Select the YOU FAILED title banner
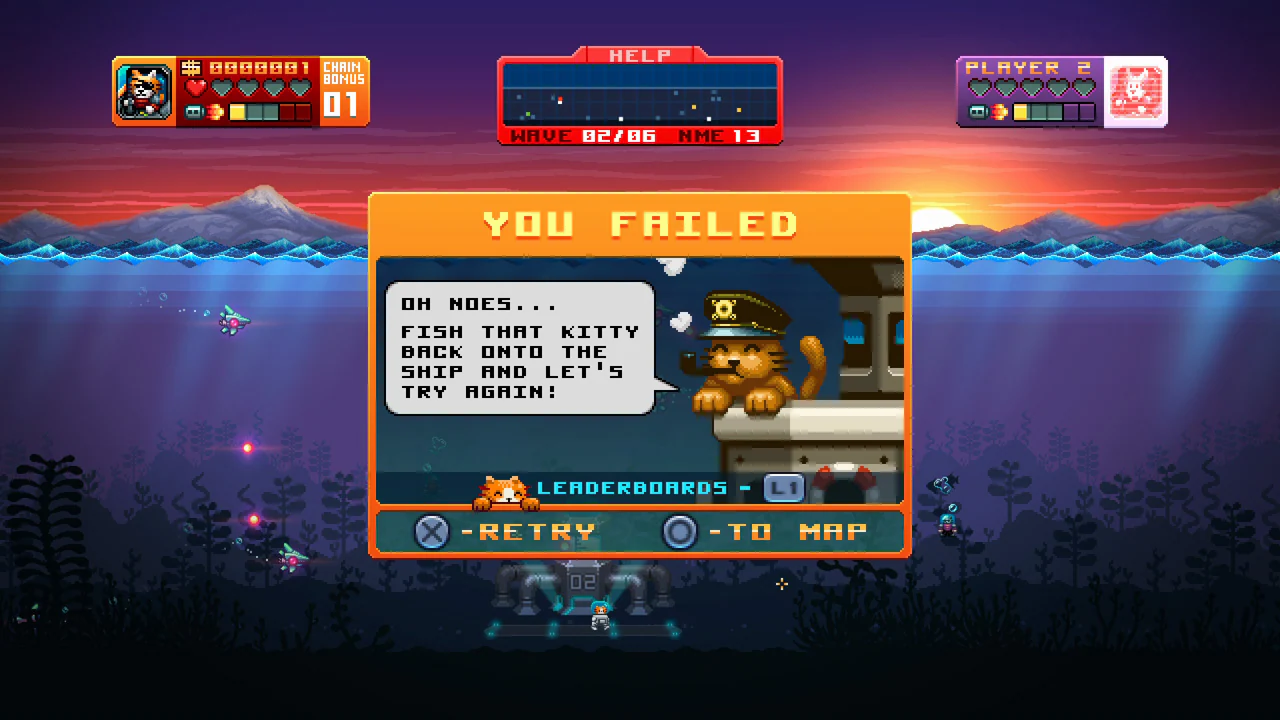The width and height of the screenshot is (1280, 720). click(640, 224)
